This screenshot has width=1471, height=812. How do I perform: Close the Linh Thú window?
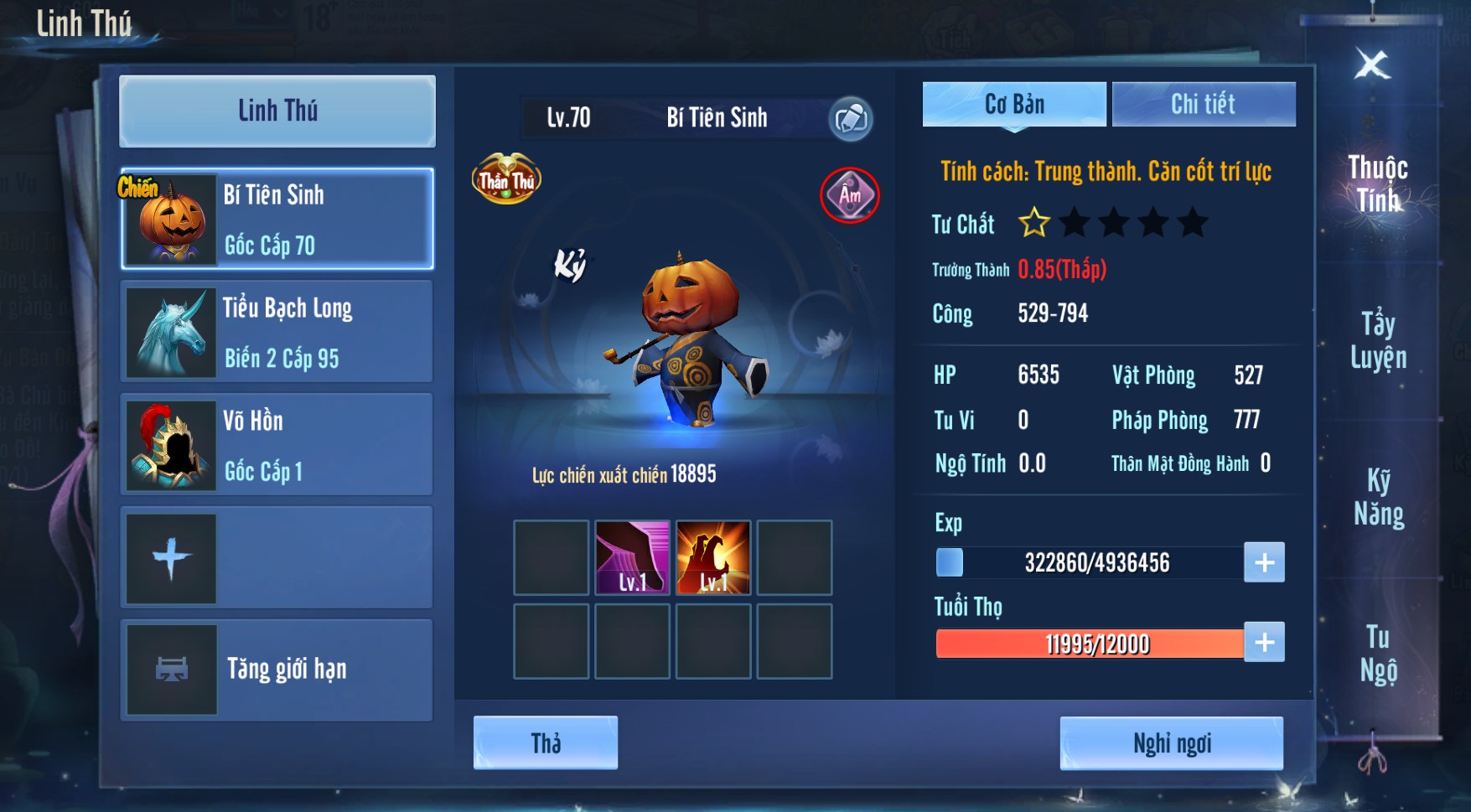click(1372, 65)
